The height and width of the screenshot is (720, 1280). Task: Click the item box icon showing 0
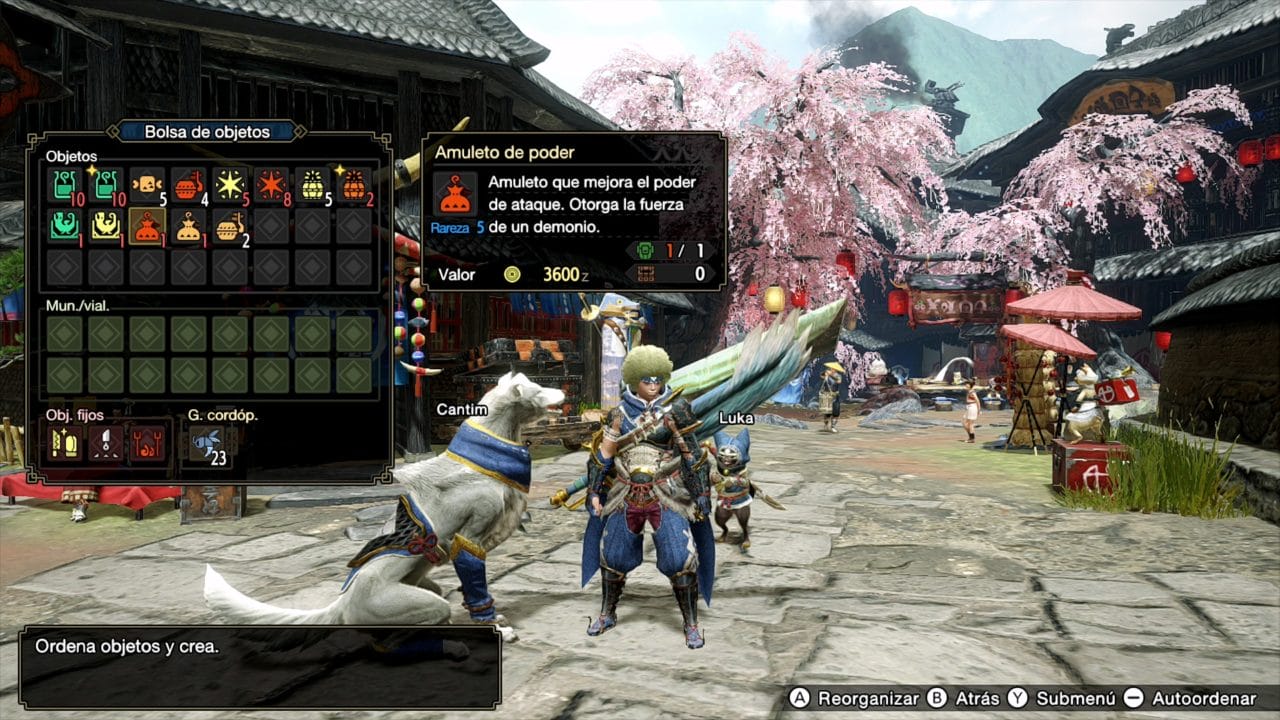pos(645,272)
